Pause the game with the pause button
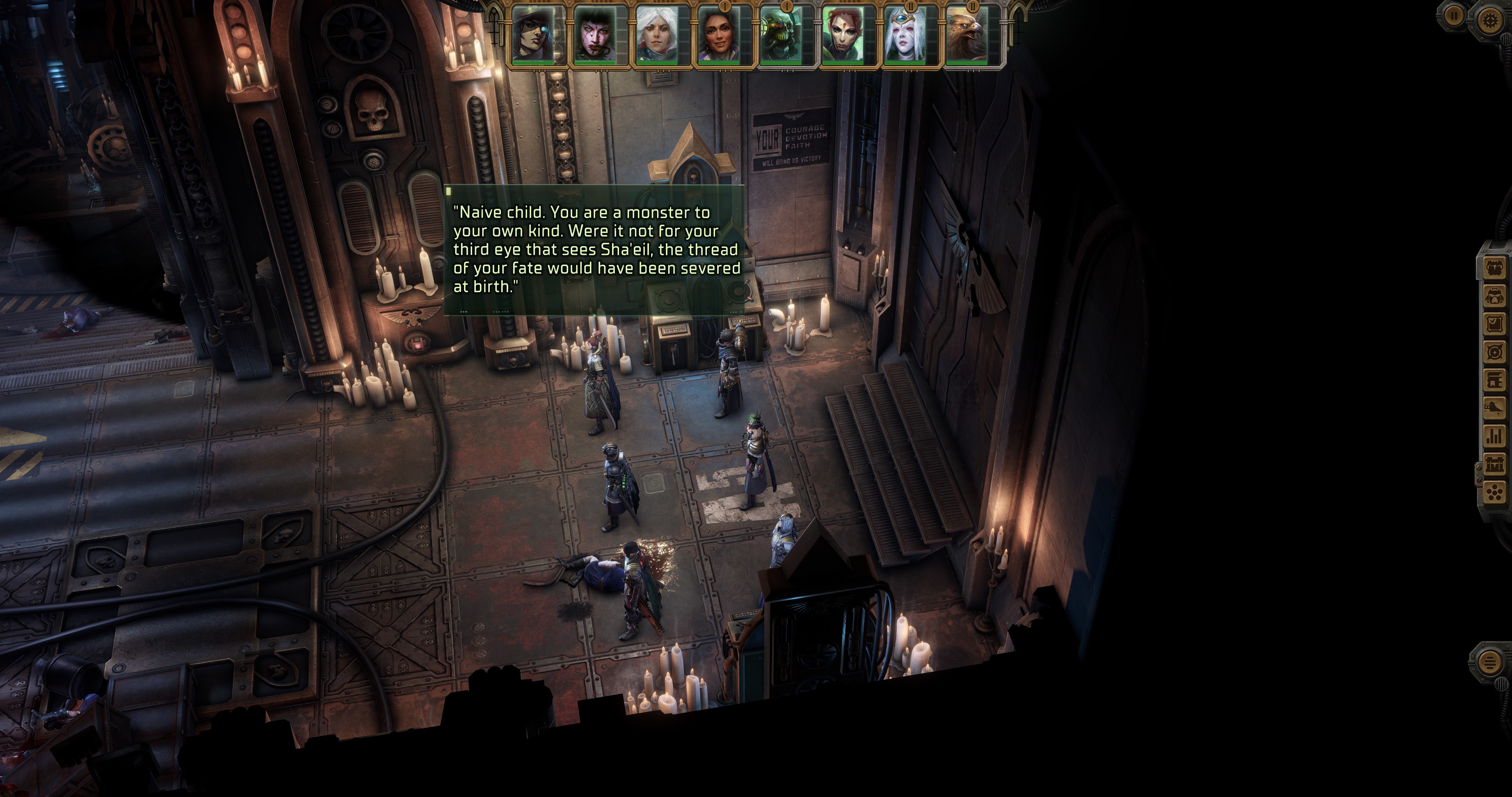Viewport: 1512px width, 797px height. tap(1453, 16)
